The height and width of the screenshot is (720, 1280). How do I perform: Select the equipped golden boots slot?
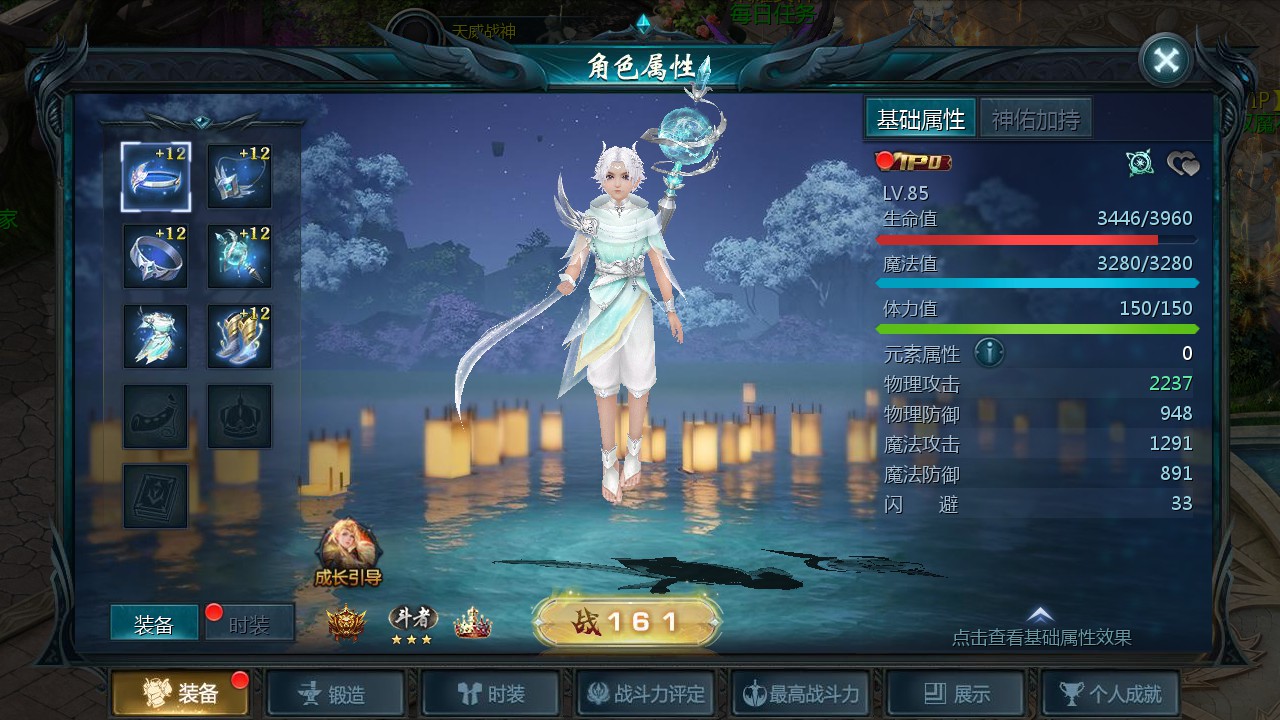point(239,336)
